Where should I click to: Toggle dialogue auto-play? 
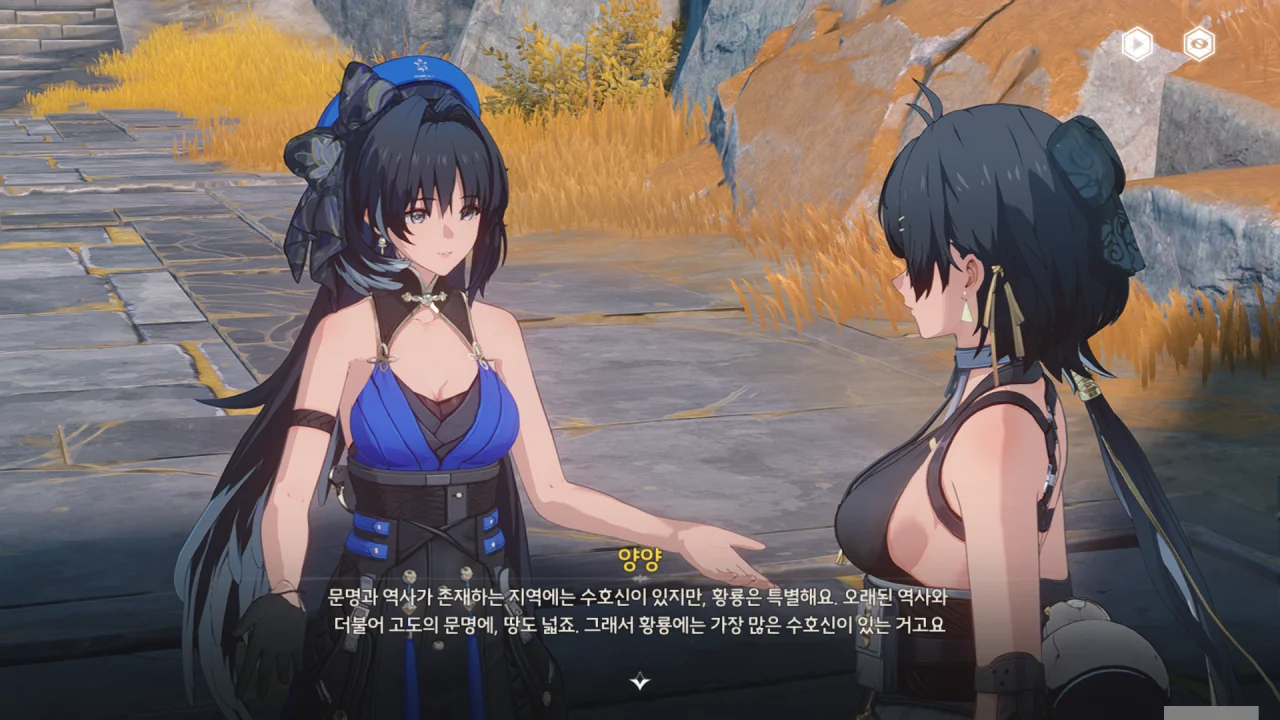[x=1137, y=44]
